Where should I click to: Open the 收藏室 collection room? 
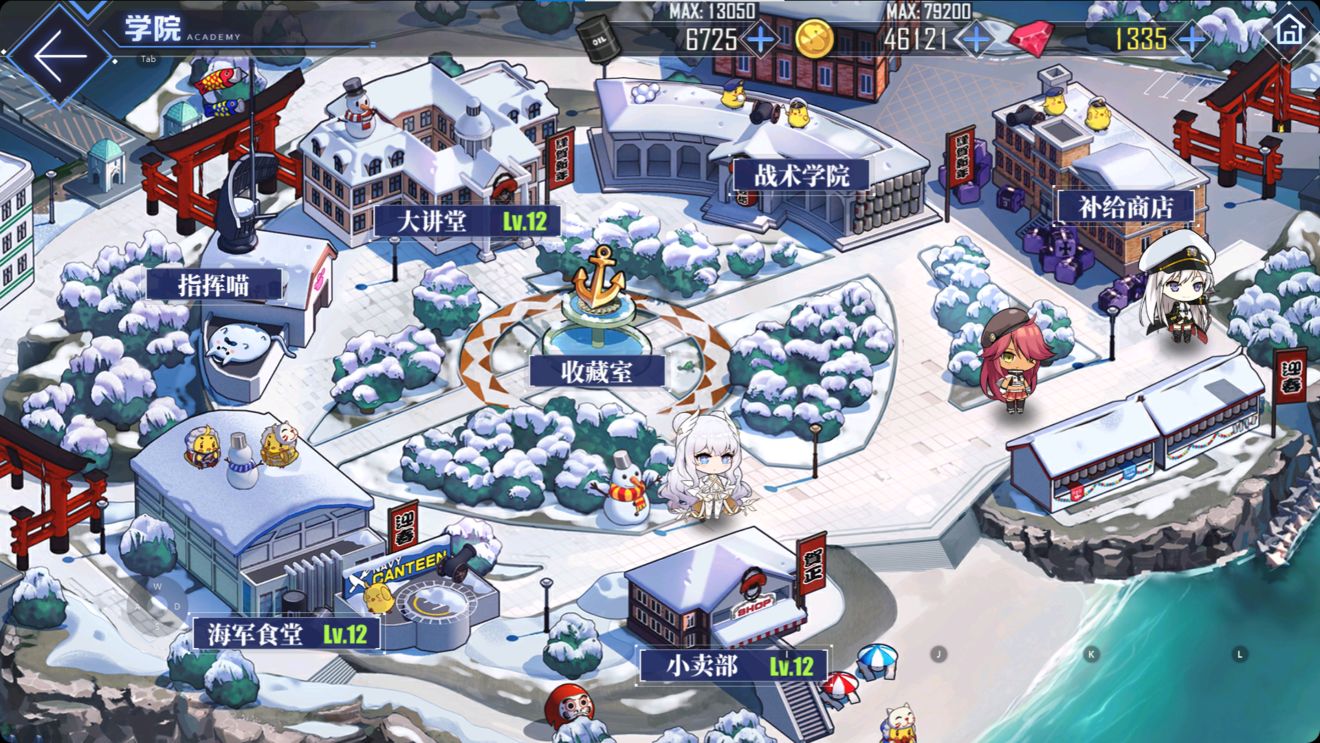598,371
